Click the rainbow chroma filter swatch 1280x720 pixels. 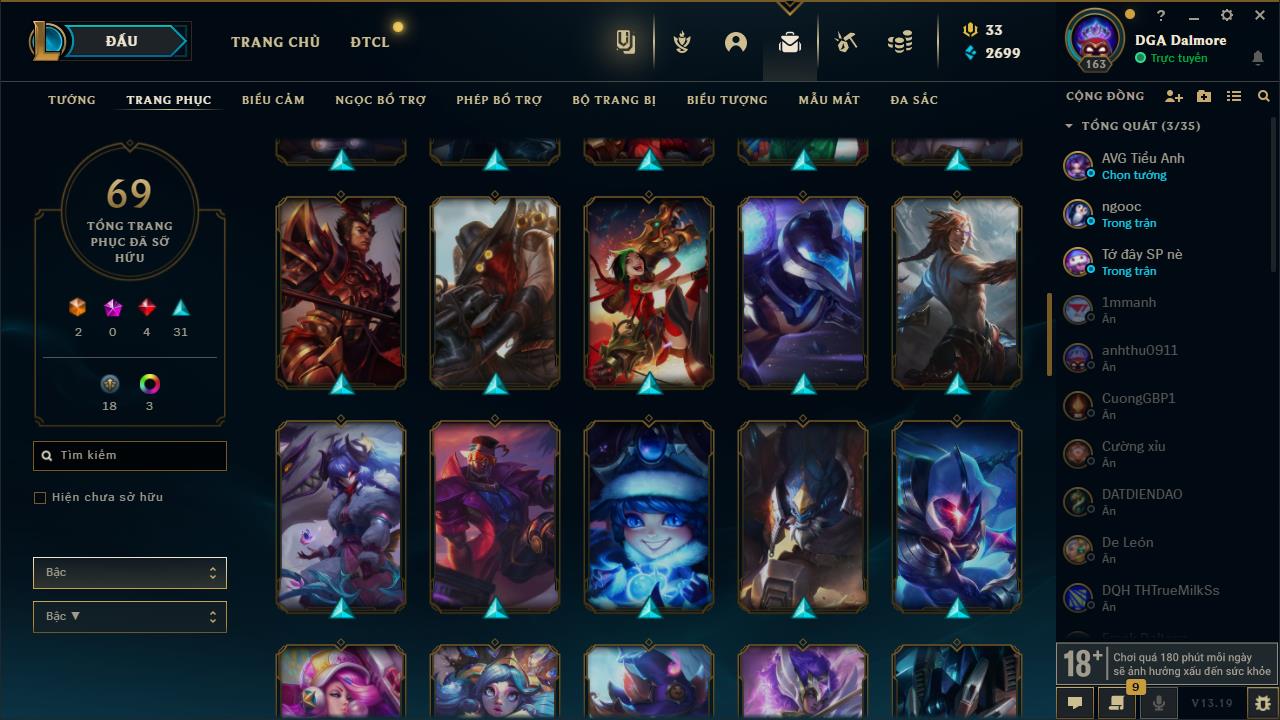click(148, 381)
